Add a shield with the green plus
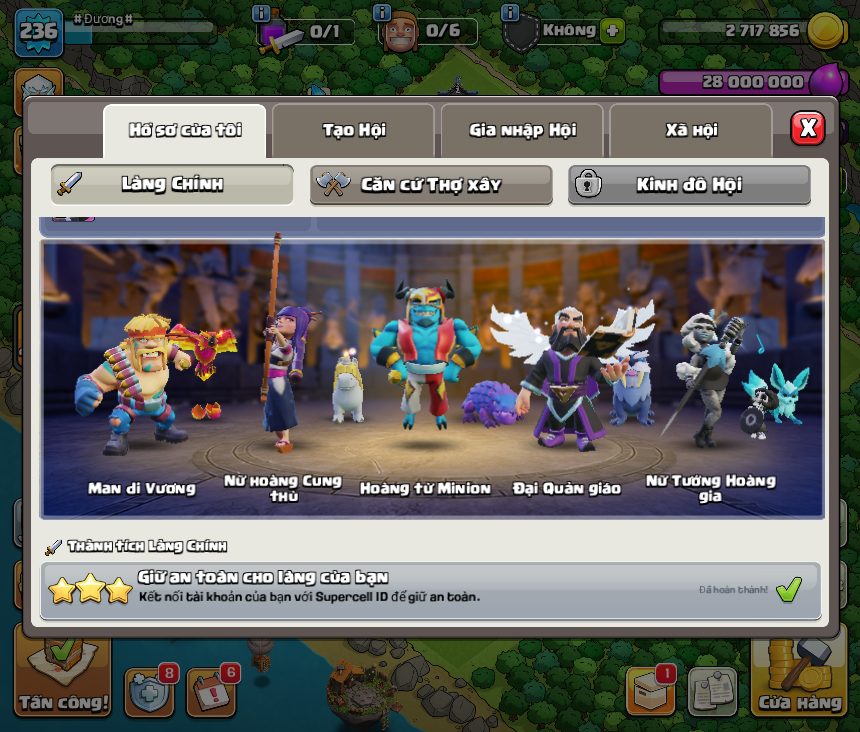The height and width of the screenshot is (732, 860). [612, 31]
